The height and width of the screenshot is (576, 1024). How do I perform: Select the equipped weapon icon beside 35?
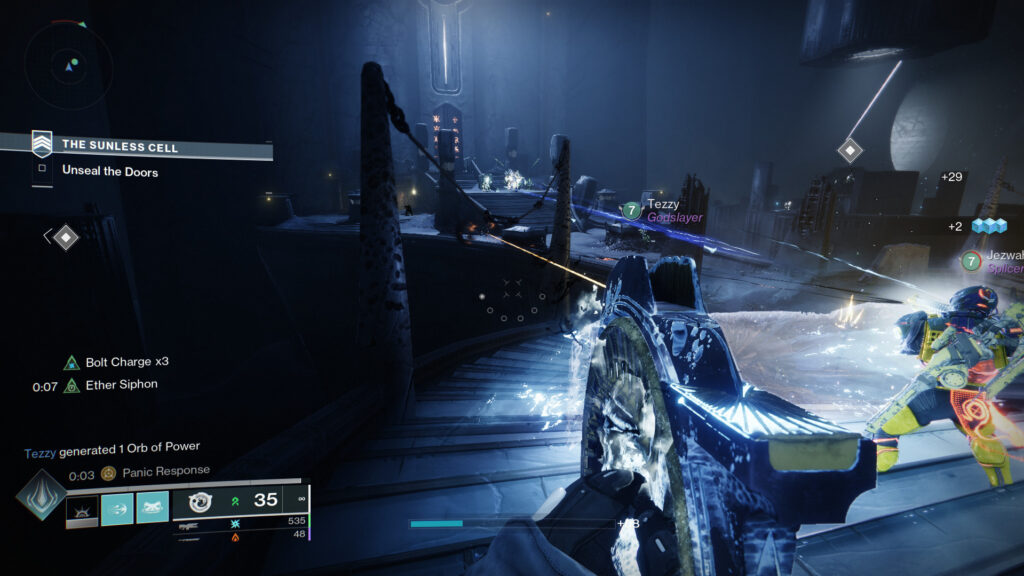click(200, 501)
